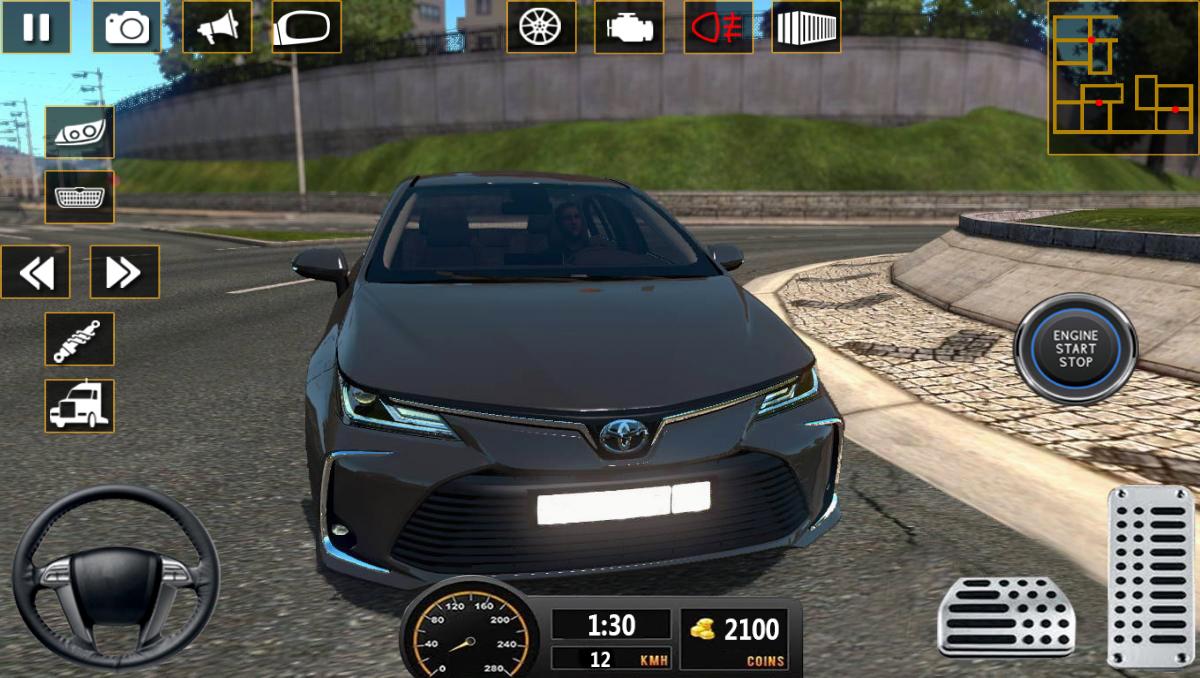Select the suspension shock absorber icon
Image resolution: width=1200 pixels, height=678 pixels.
[79, 339]
